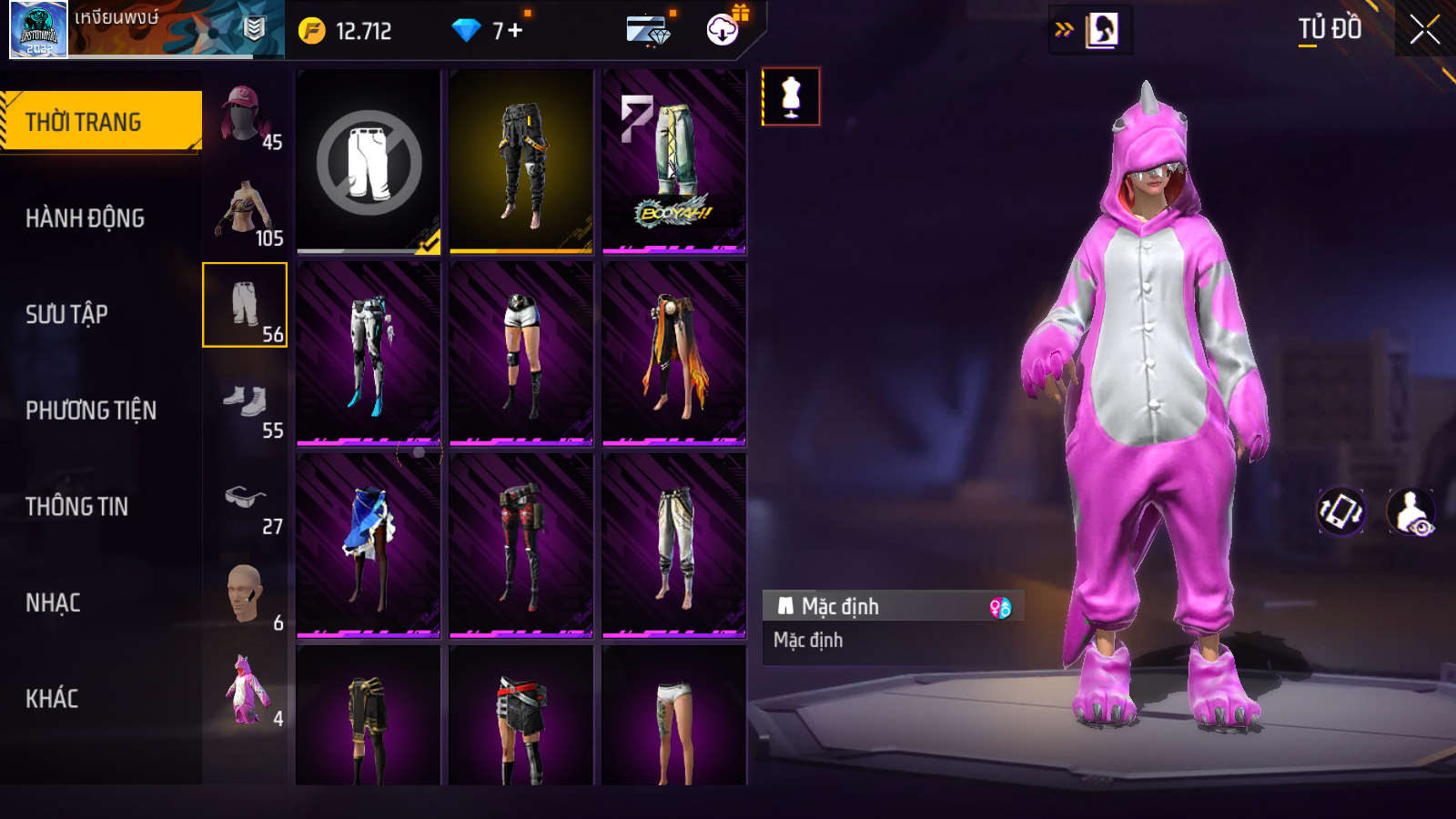Choose the blue ruffled skirt item

point(369,545)
